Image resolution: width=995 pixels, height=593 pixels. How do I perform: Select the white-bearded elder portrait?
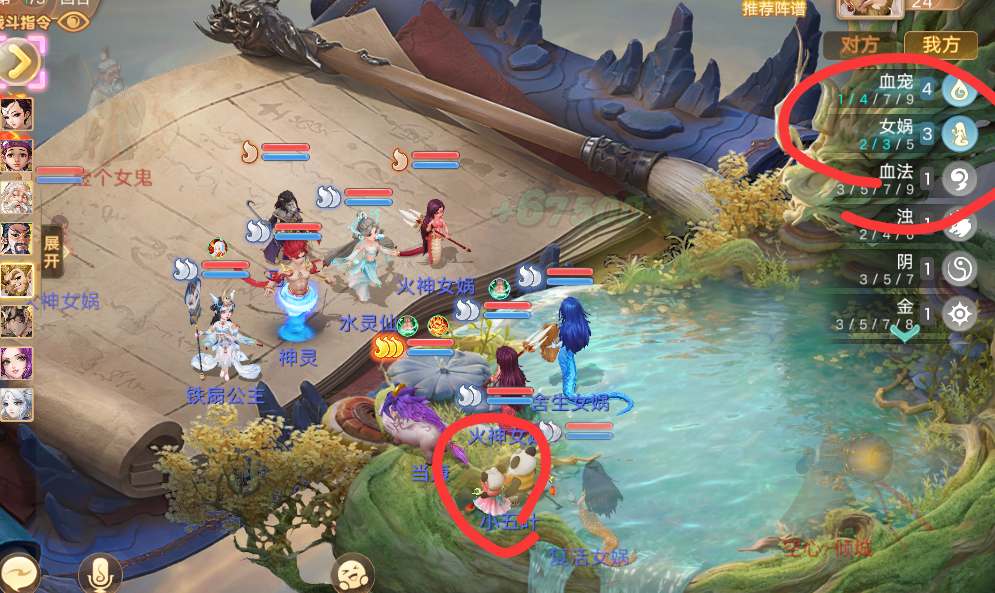coord(17,196)
